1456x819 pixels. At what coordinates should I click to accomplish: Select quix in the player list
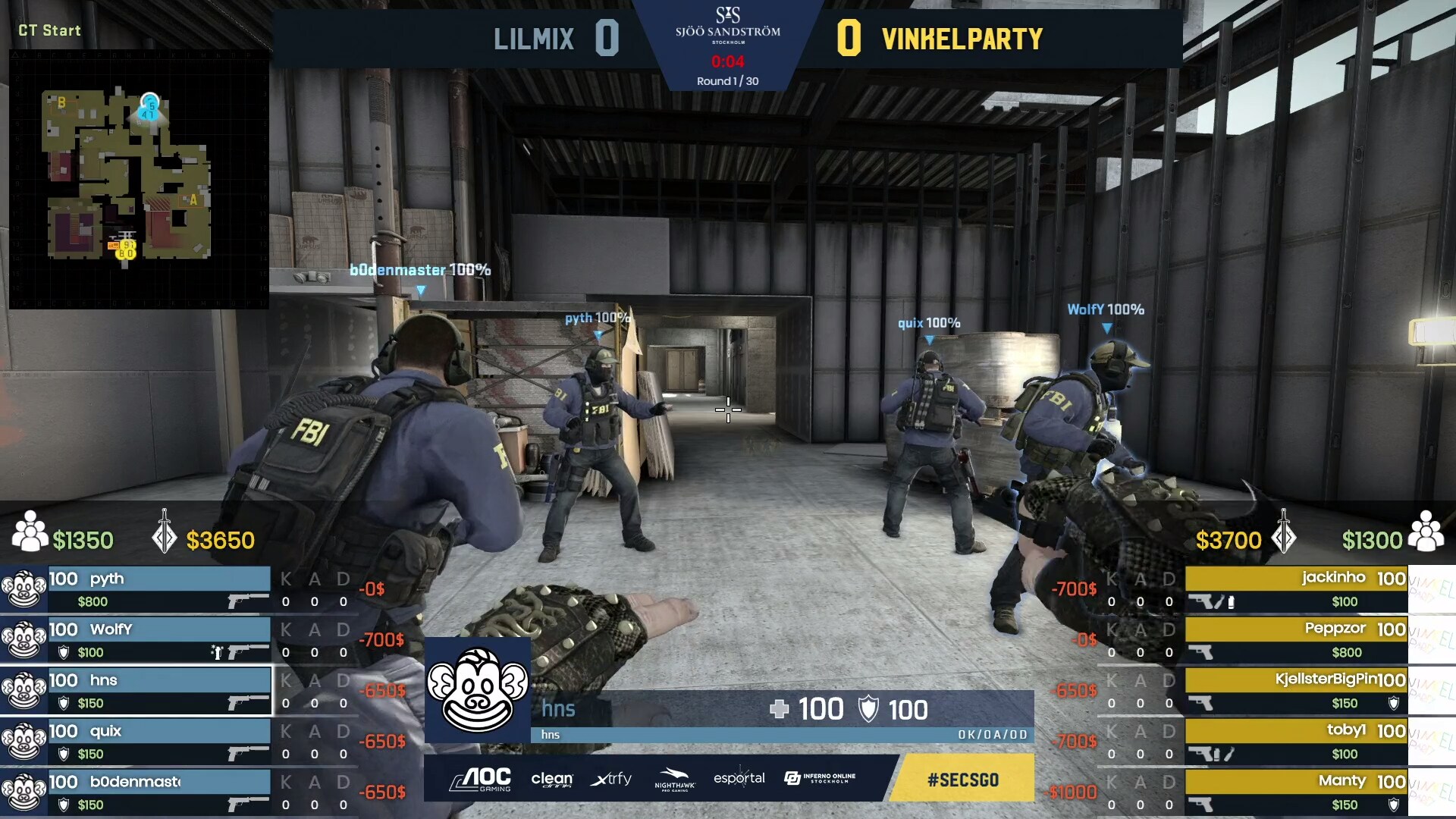[158, 742]
